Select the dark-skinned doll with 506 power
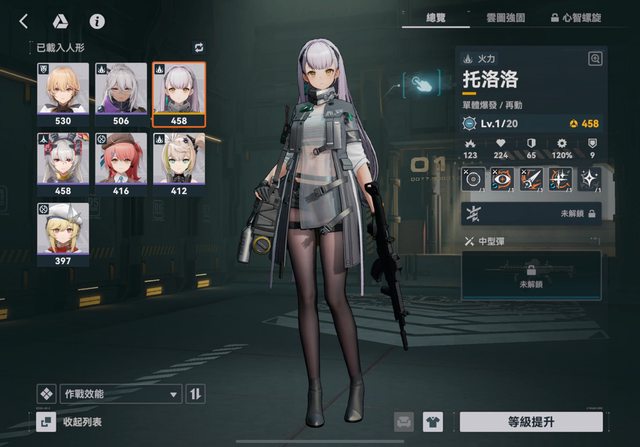Image resolution: width=640 pixels, height=447 pixels. pyautogui.click(x=121, y=93)
